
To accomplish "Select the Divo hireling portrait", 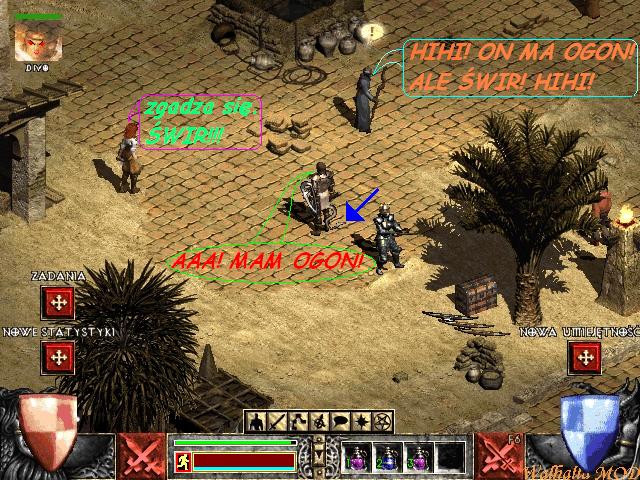I will (39, 40).
